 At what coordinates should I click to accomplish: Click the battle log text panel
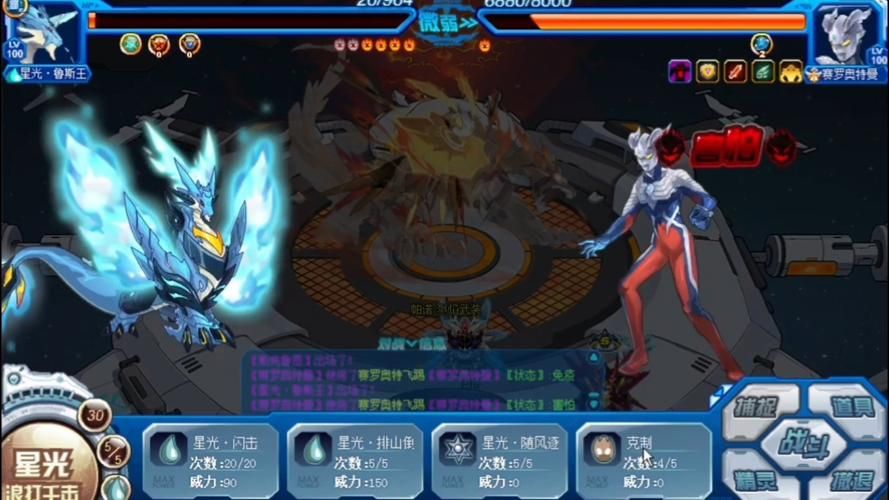(420, 382)
